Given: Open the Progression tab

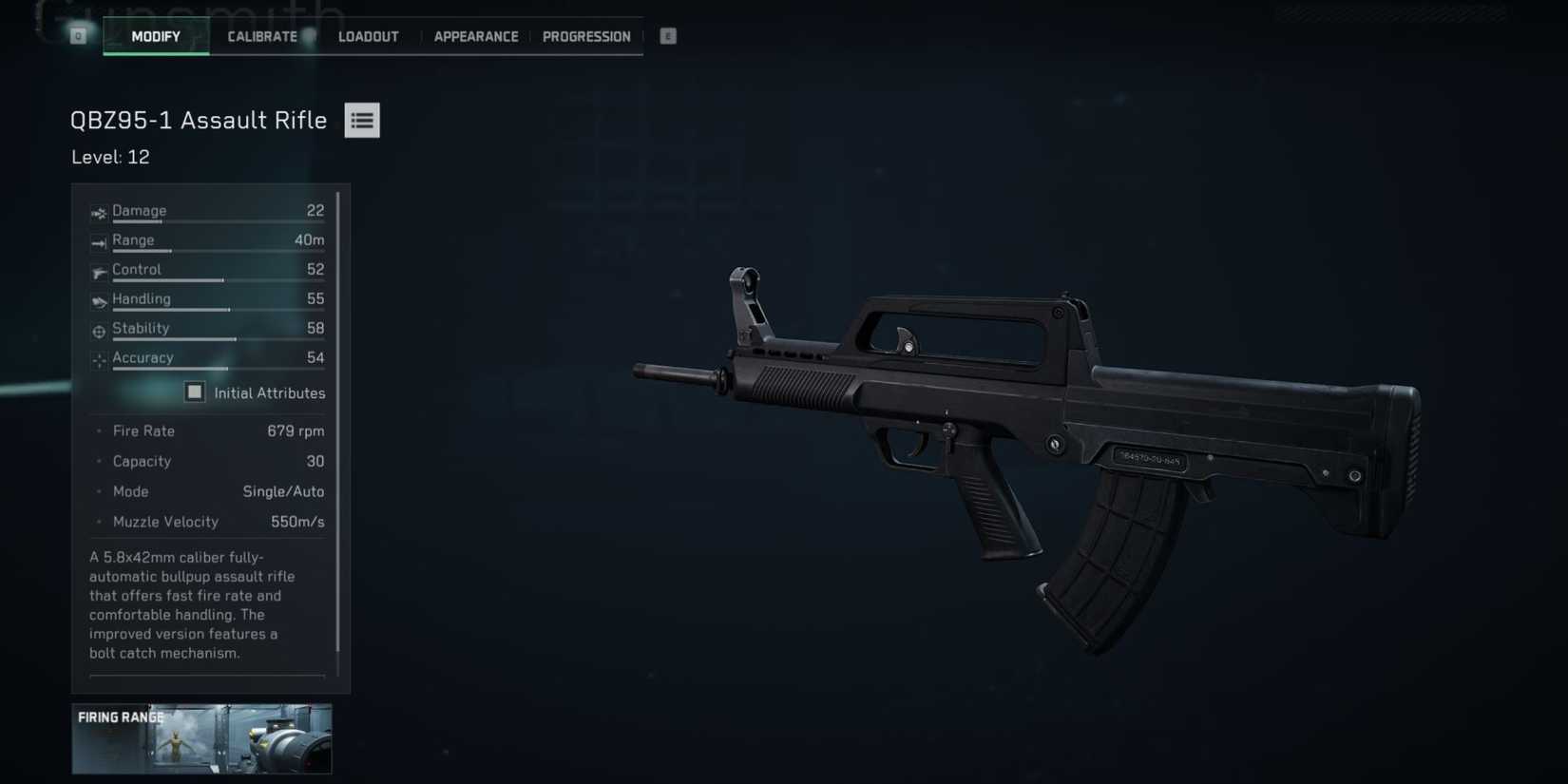Looking at the screenshot, I should (x=586, y=36).
